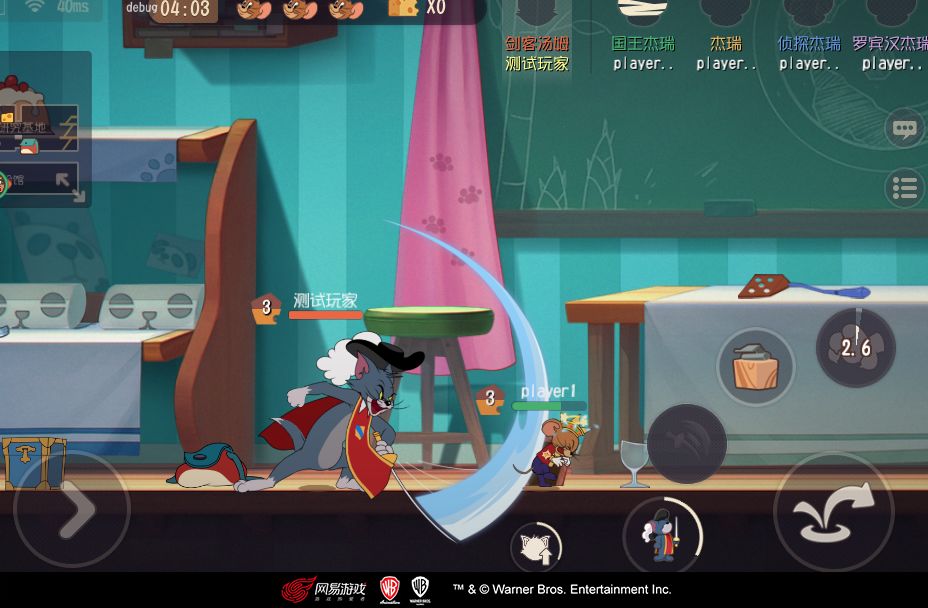The width and height of the screenshot is (928, 608).
Task: Use the wooden block with anvil item
Action: [x=755, y=366]
